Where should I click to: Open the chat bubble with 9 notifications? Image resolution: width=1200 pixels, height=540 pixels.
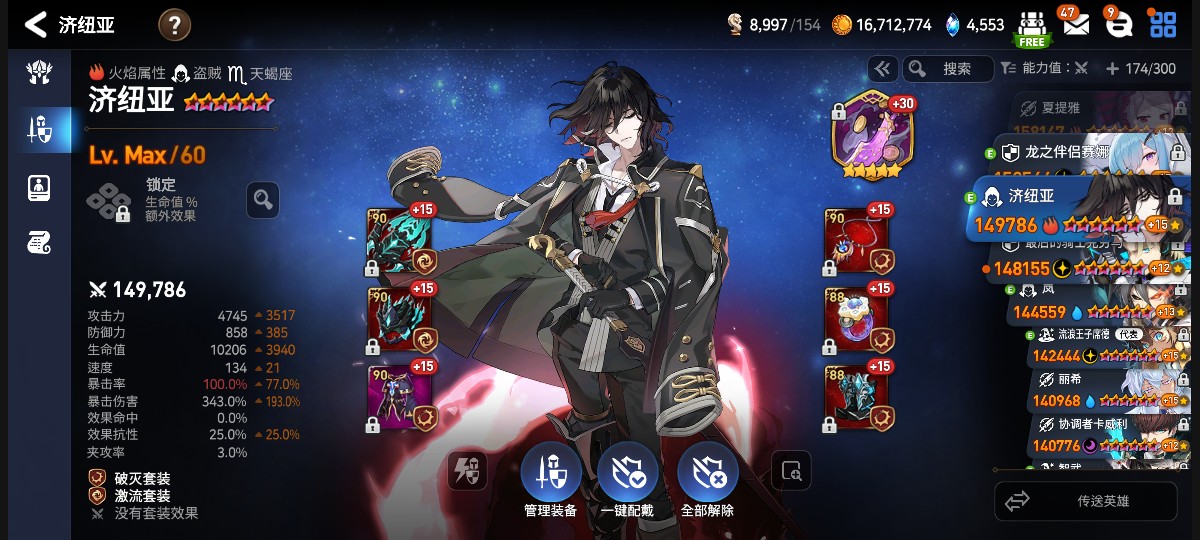click(x=1119, y=25)
